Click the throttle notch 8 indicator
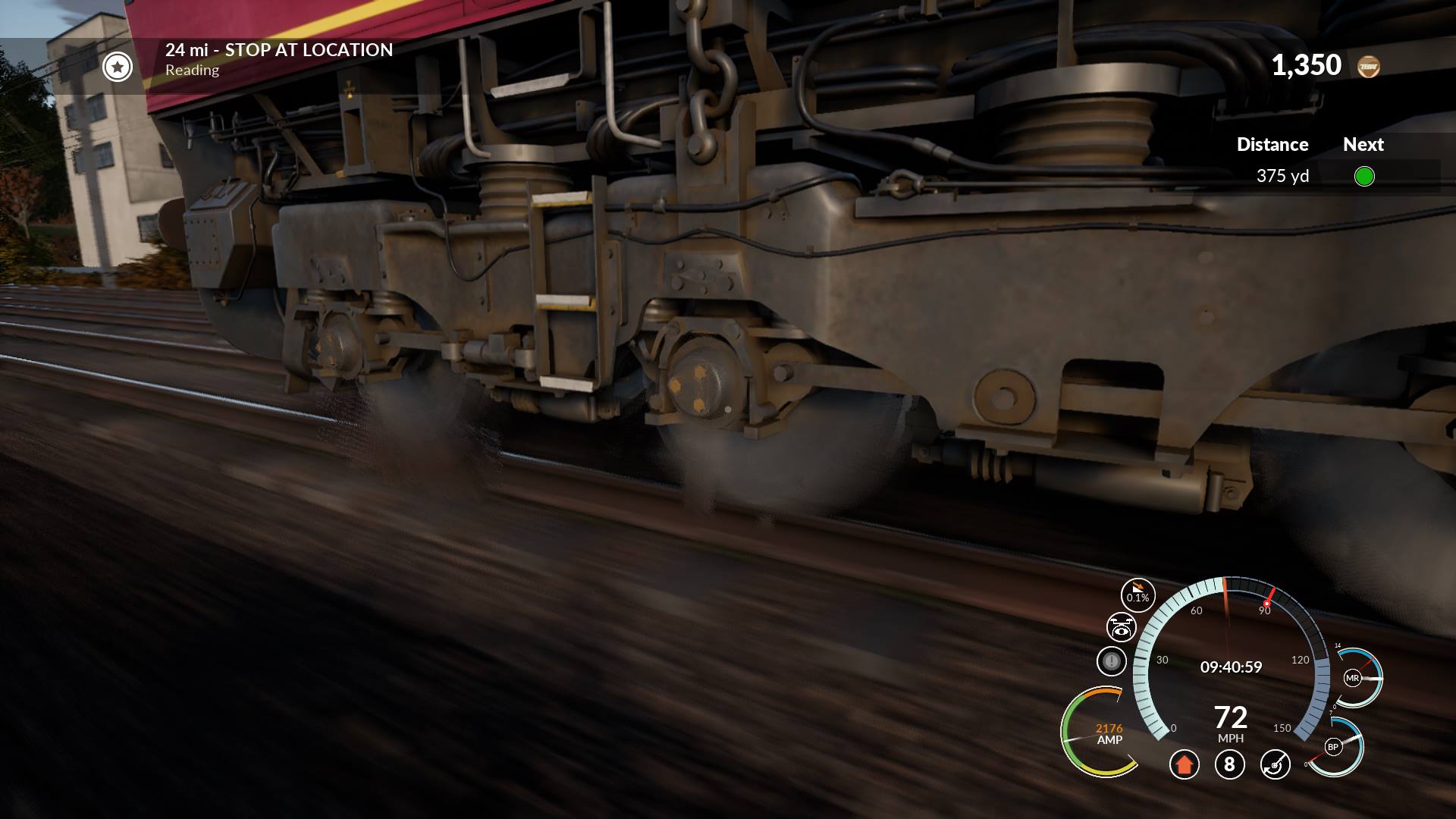The image size is (1456, 819). pos(1229,764)
